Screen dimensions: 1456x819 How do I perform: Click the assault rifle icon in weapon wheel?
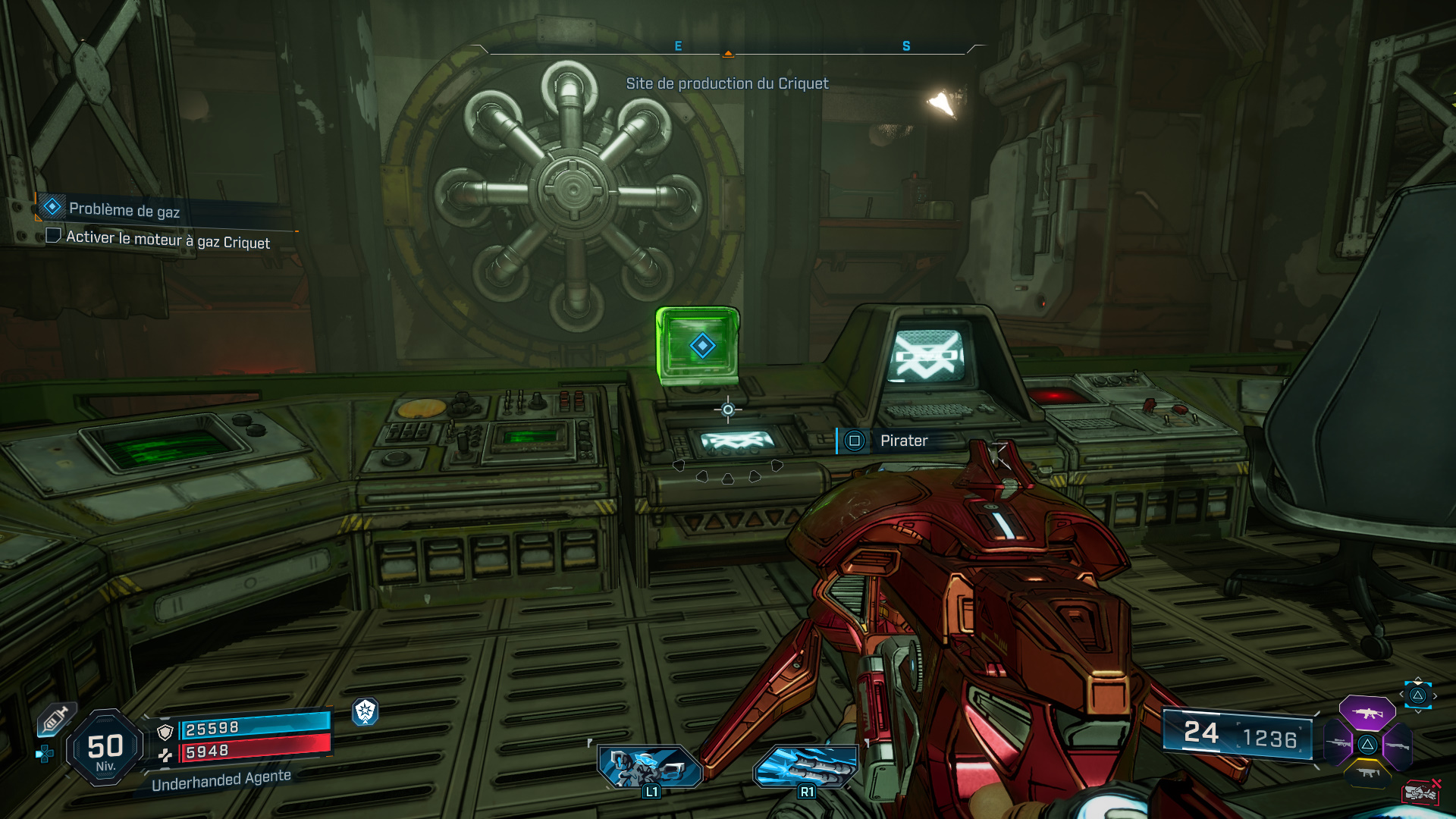point(1367,713)
